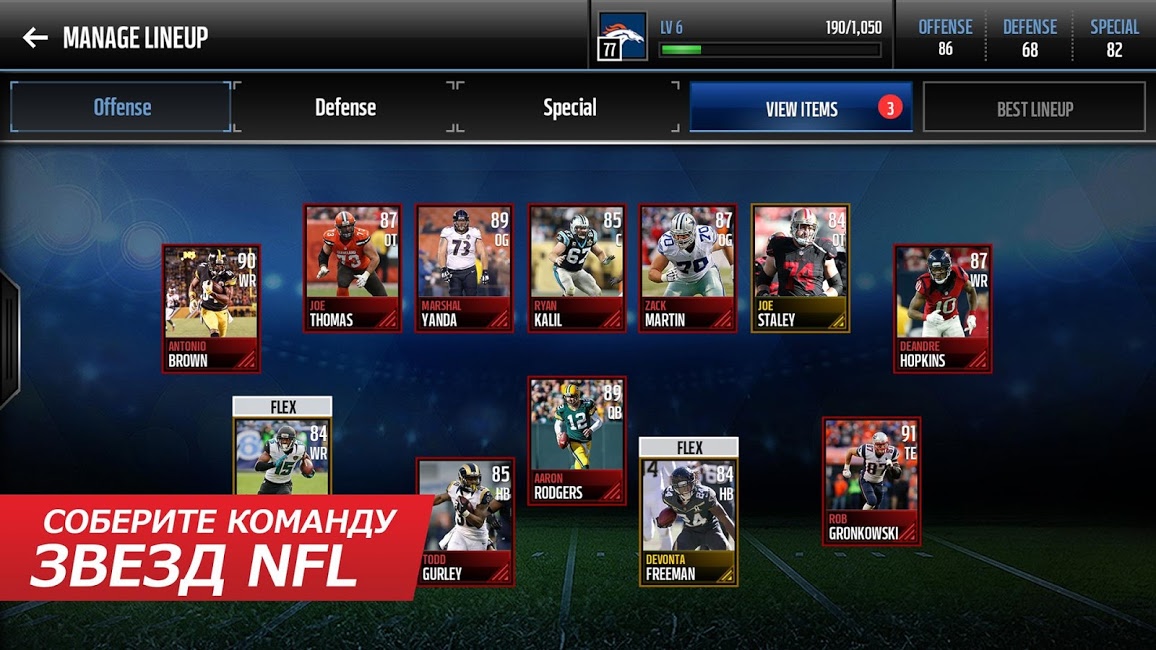This screenshot has height=650, width=1156.
Task: Go back using the Manage Lineup arrow
Action: 35,38
